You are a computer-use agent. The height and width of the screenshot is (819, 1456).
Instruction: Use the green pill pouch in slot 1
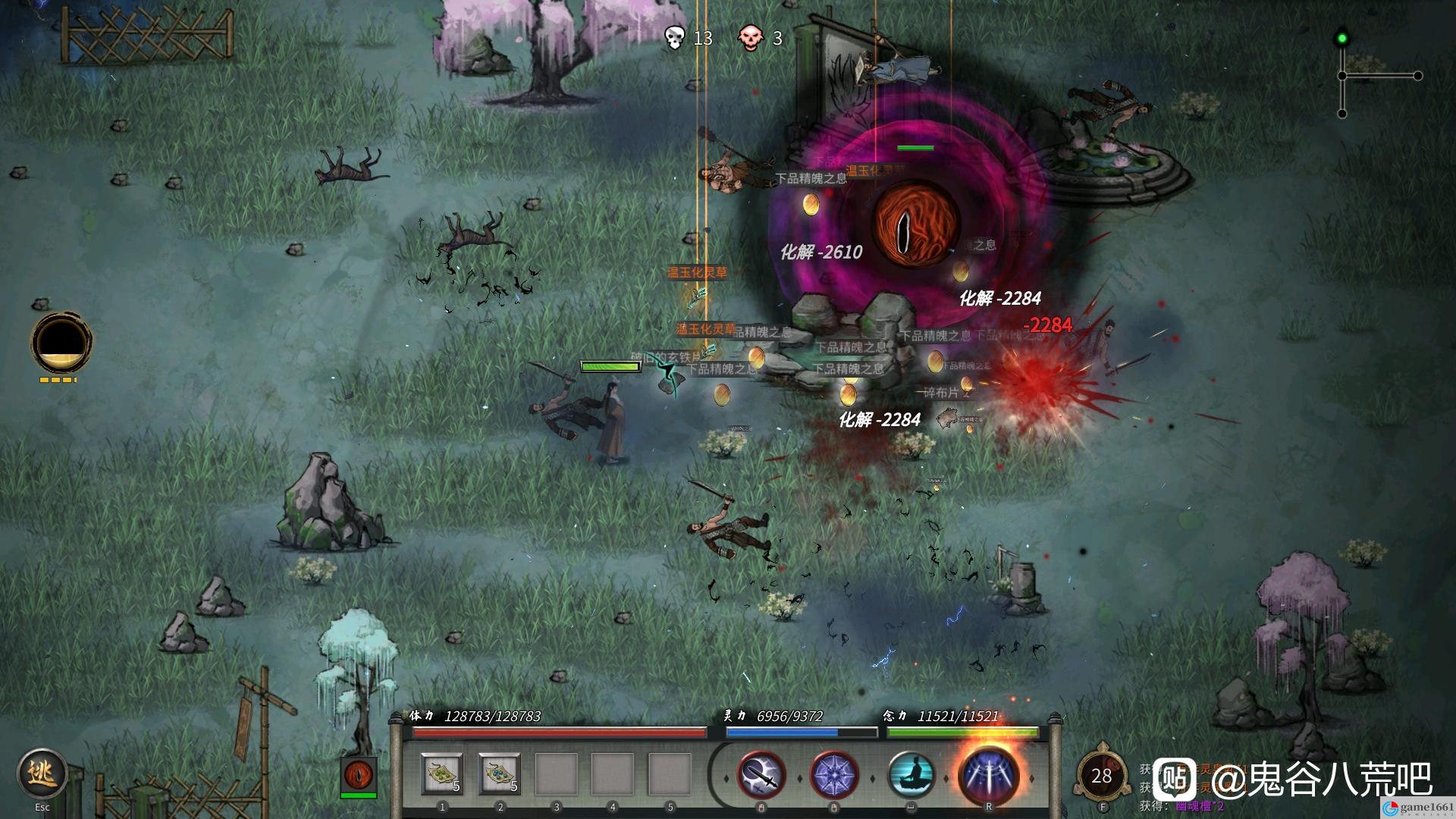tap(442, 774)
